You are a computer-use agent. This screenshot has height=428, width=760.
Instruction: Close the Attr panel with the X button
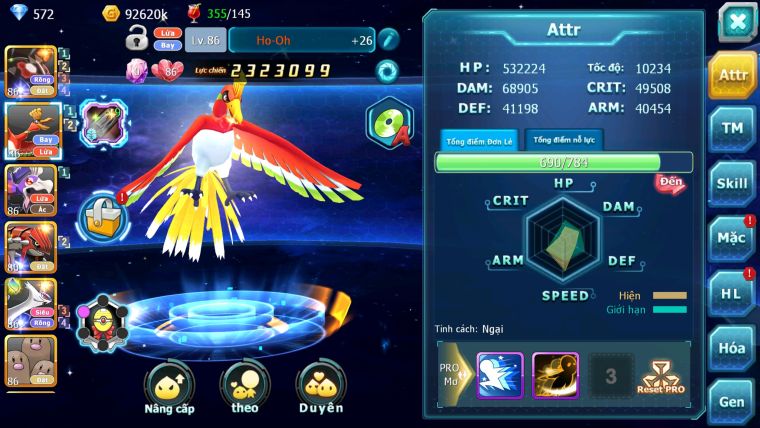pyautogui.click(x=737, y=22)
